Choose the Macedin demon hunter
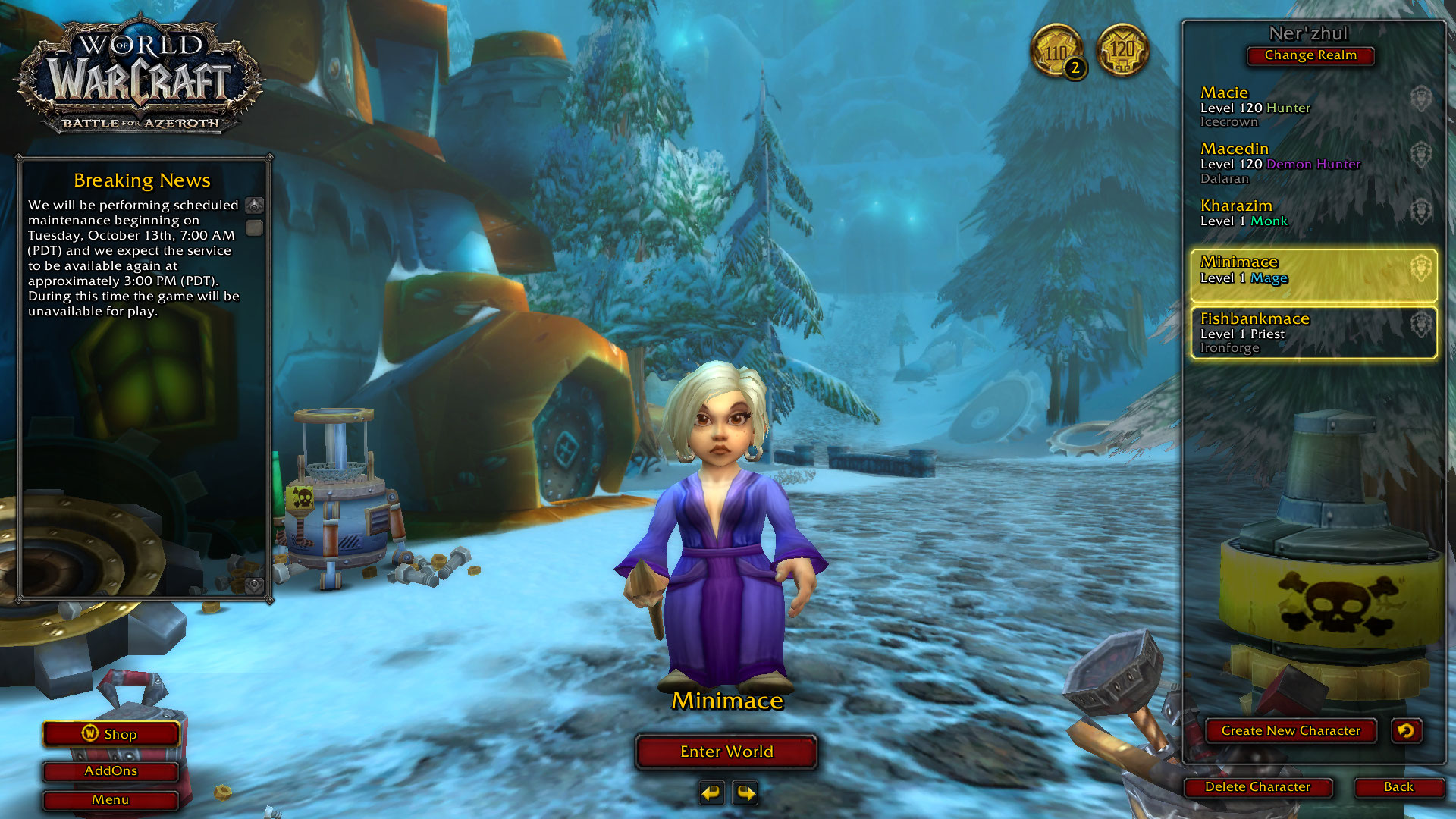The image size is (1456, 819). pos(1312,163)
